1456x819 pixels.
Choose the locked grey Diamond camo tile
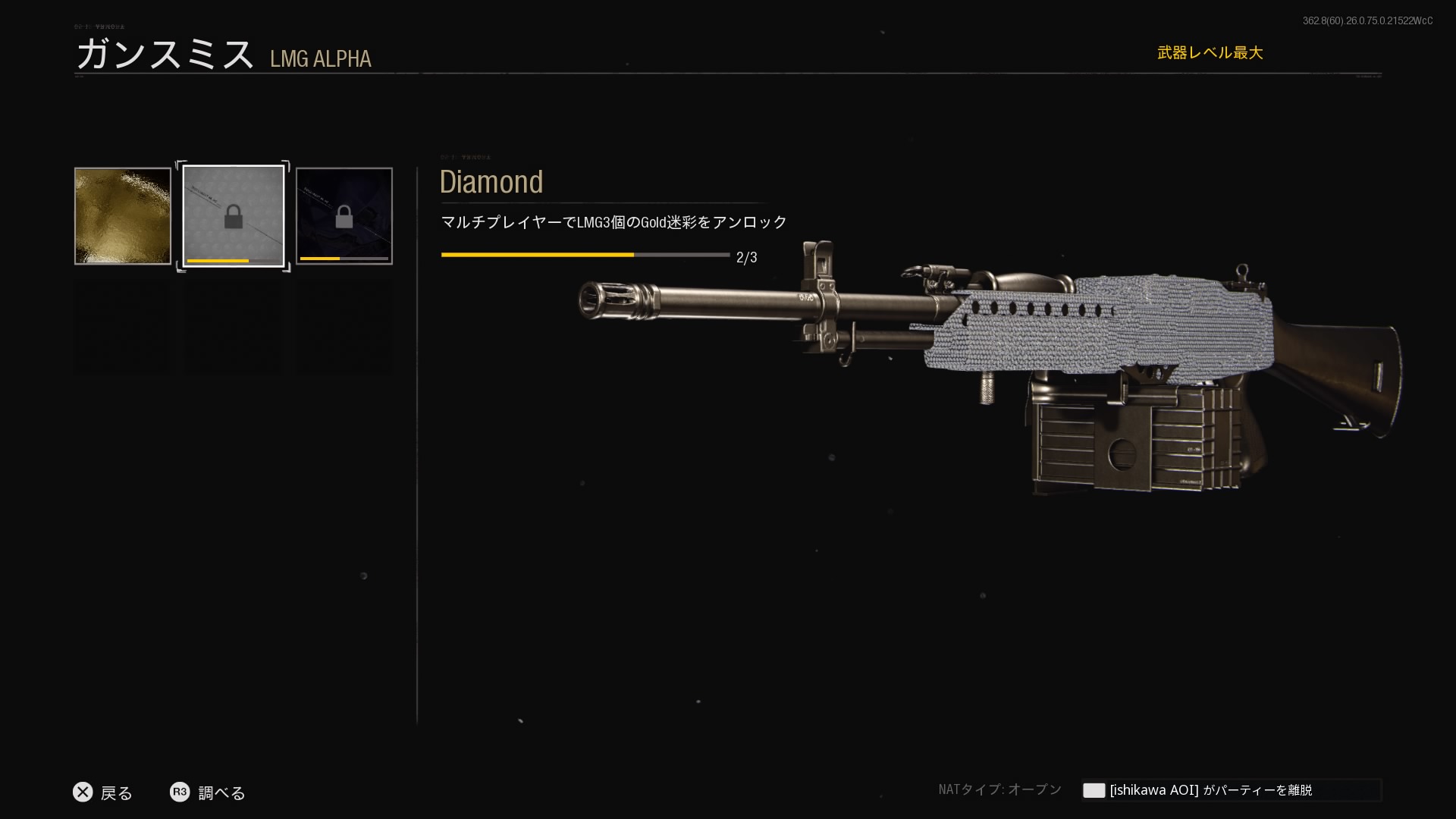pos(234,216)
